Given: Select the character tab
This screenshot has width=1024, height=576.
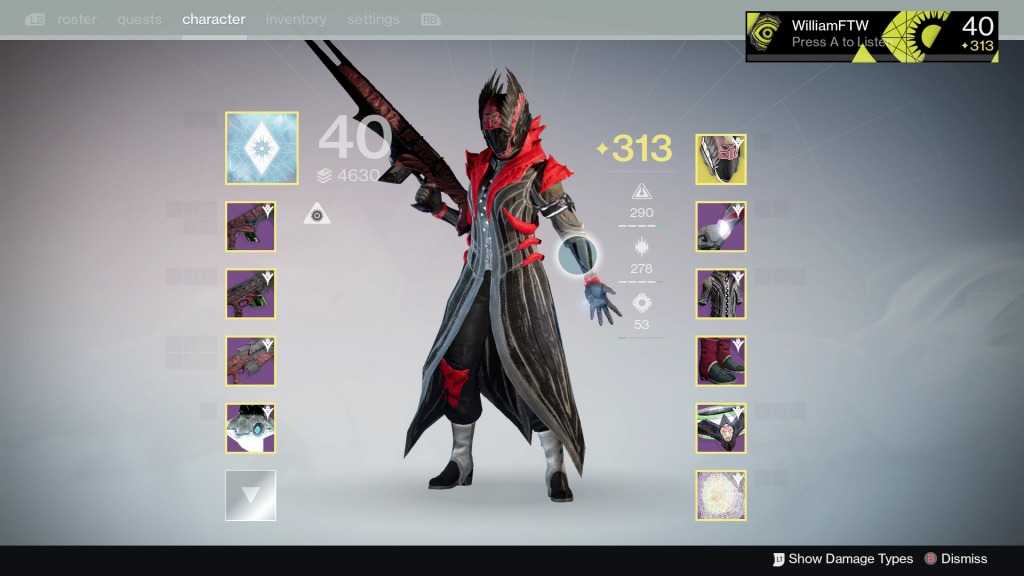Looking at the screenshot, I should tap(214, 19).
